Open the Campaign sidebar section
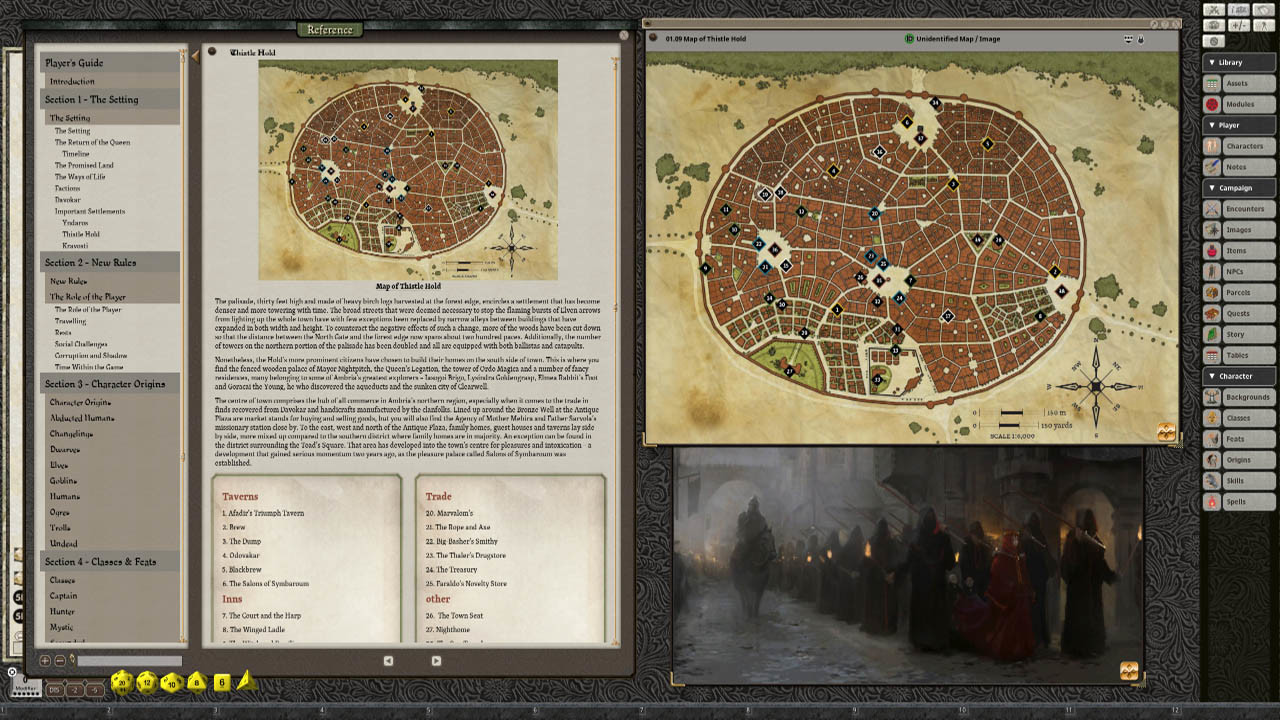This screenshot has width=1280, height=720. (x=1232, y=188)
